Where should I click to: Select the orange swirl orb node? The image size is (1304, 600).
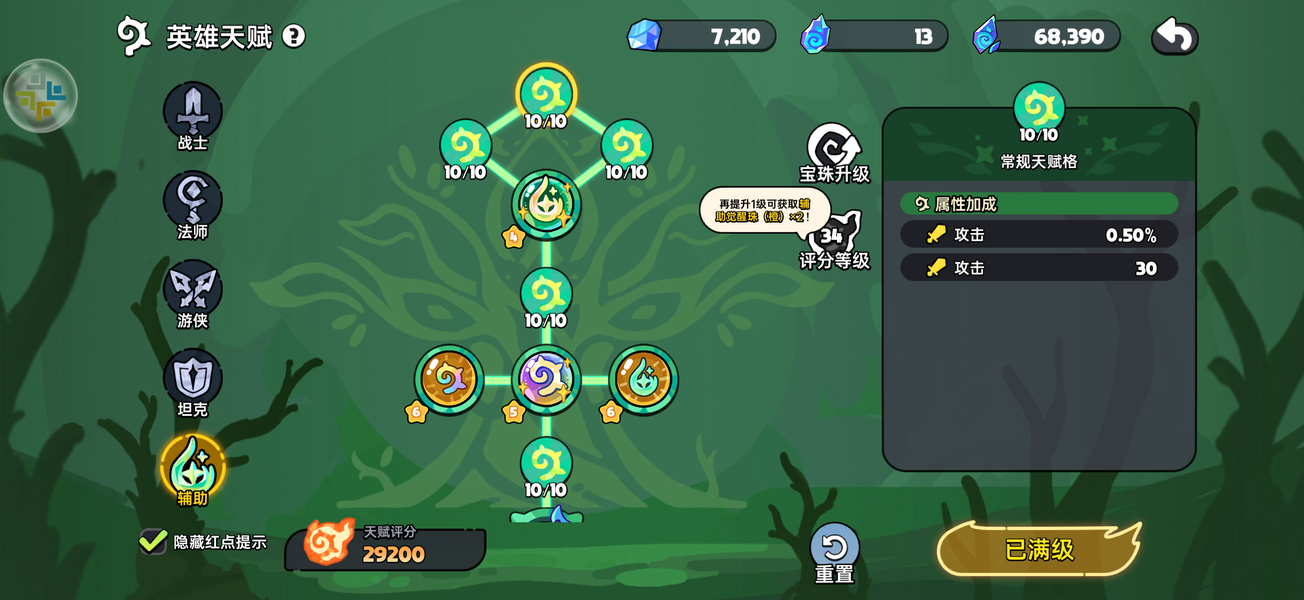(449, 380)
